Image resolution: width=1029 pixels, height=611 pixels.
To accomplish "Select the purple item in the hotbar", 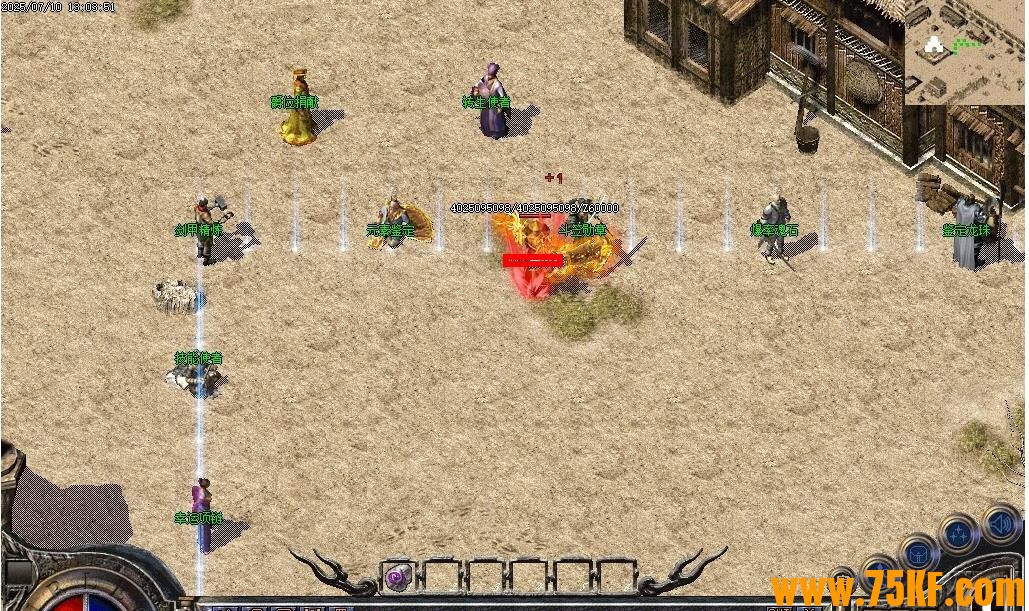I will 399,576.
